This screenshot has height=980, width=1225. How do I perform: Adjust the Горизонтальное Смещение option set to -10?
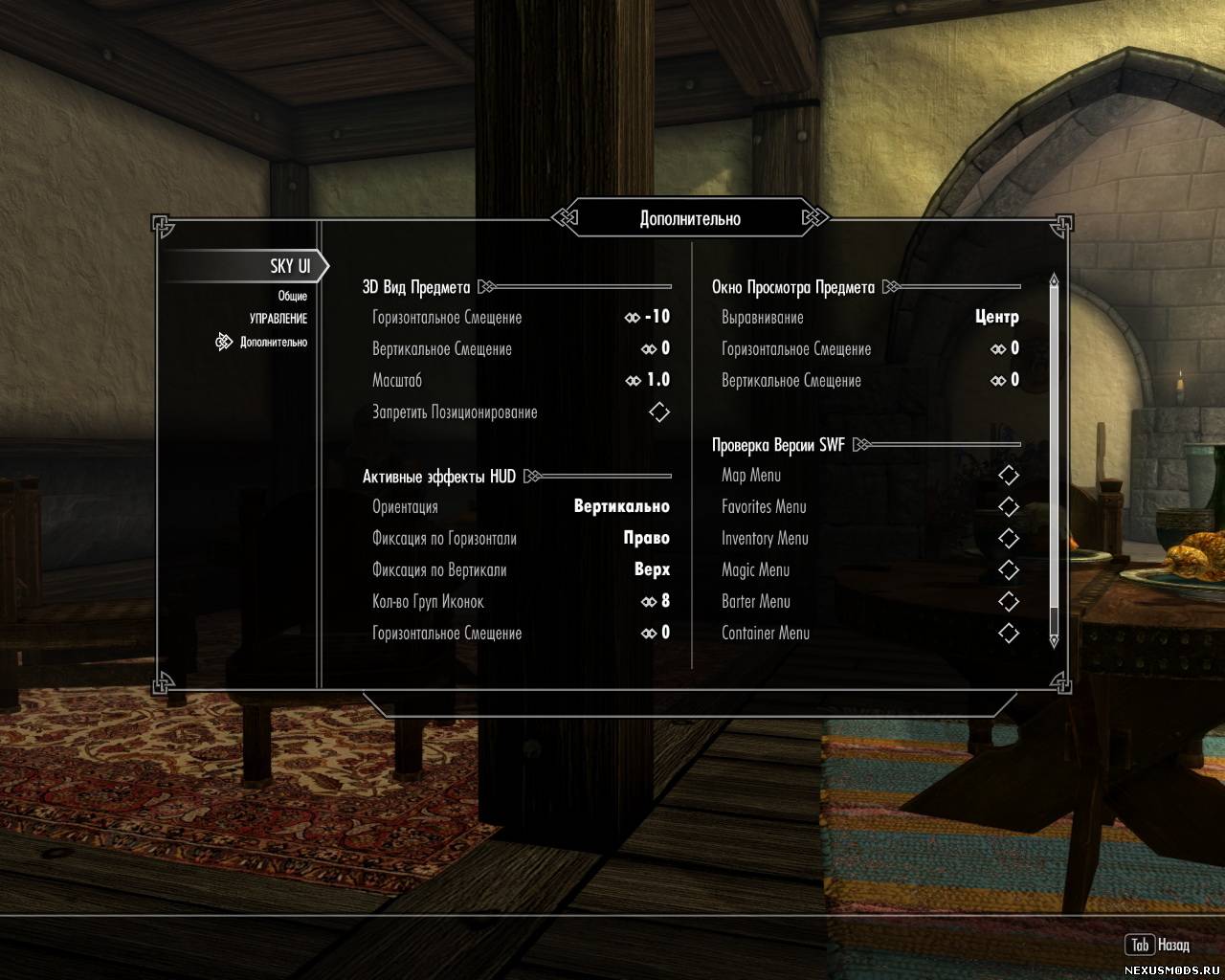coord(521,317)
